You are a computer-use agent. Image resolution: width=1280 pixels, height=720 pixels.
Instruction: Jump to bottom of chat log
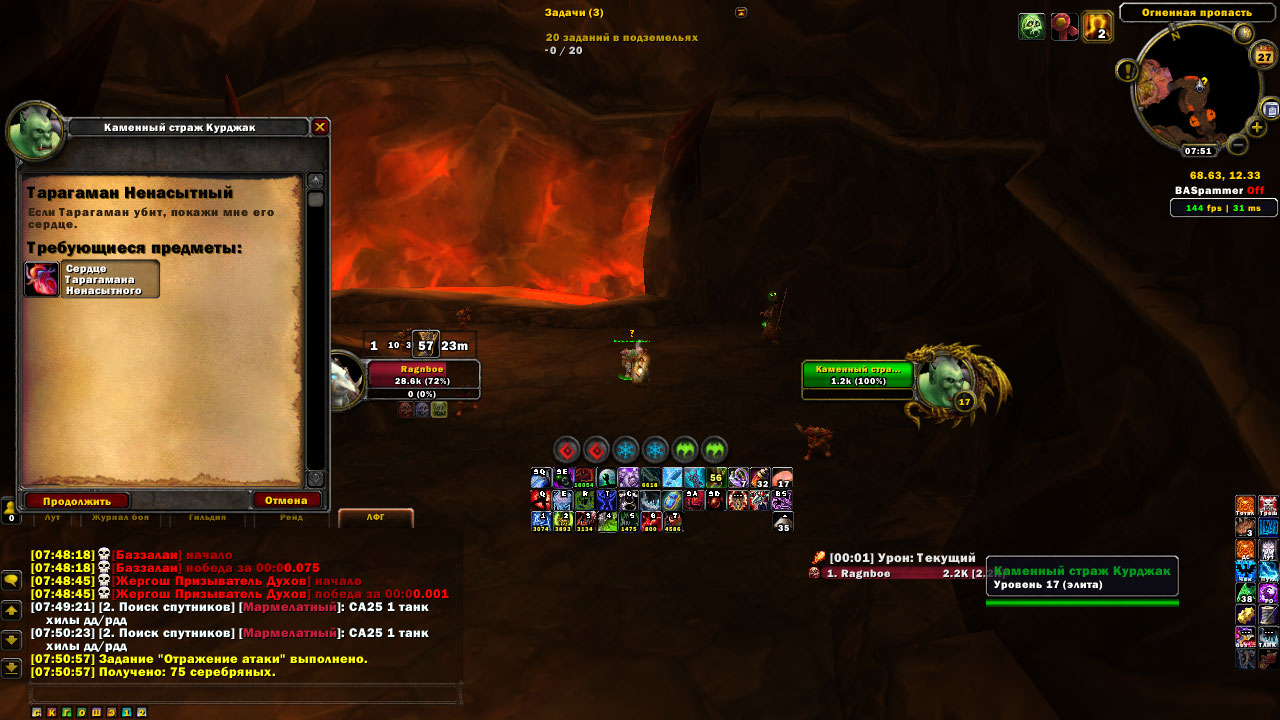pyautogui.click(x=11, y=668)
